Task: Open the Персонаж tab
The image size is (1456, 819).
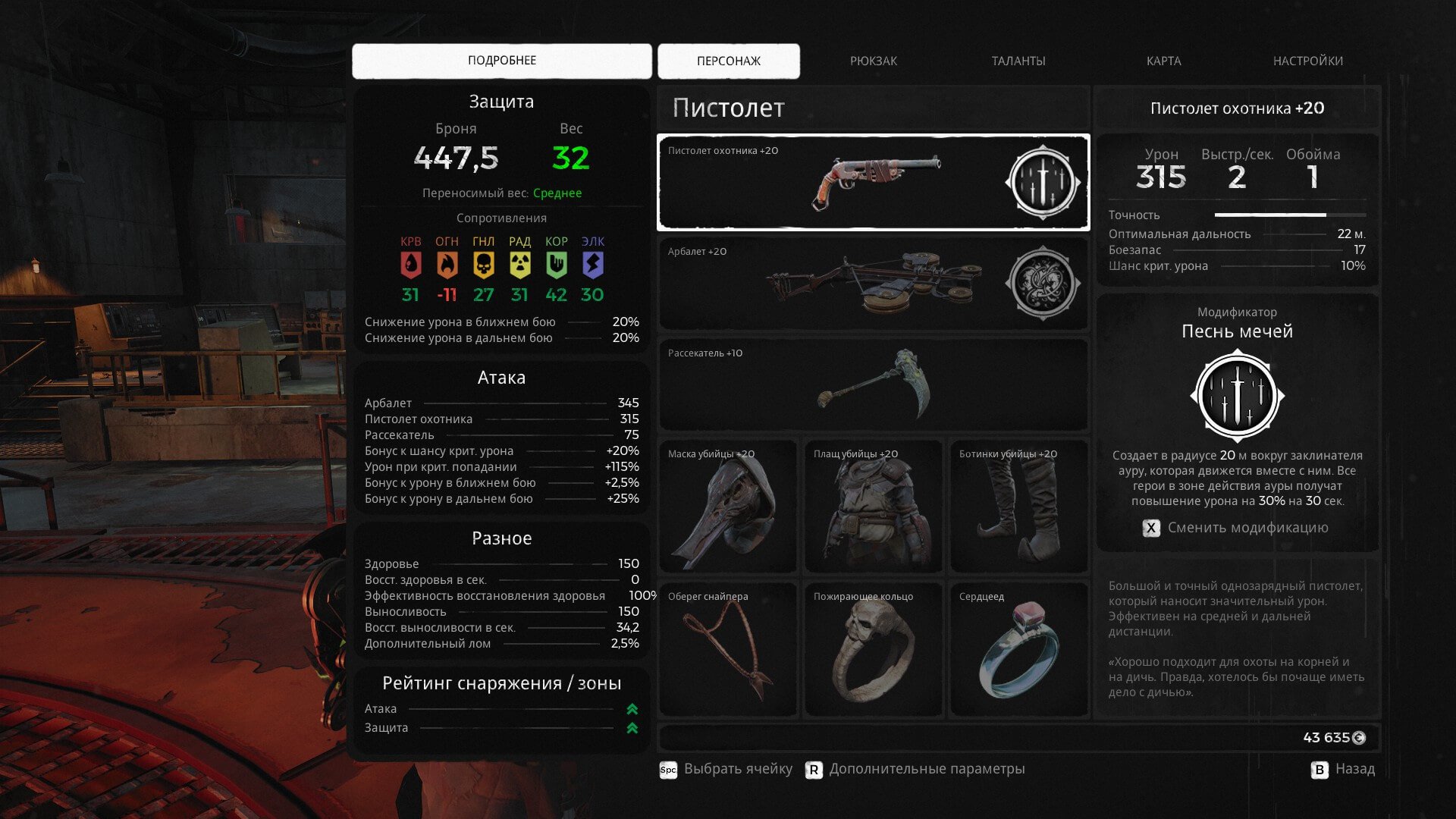Action: (728, 61)
